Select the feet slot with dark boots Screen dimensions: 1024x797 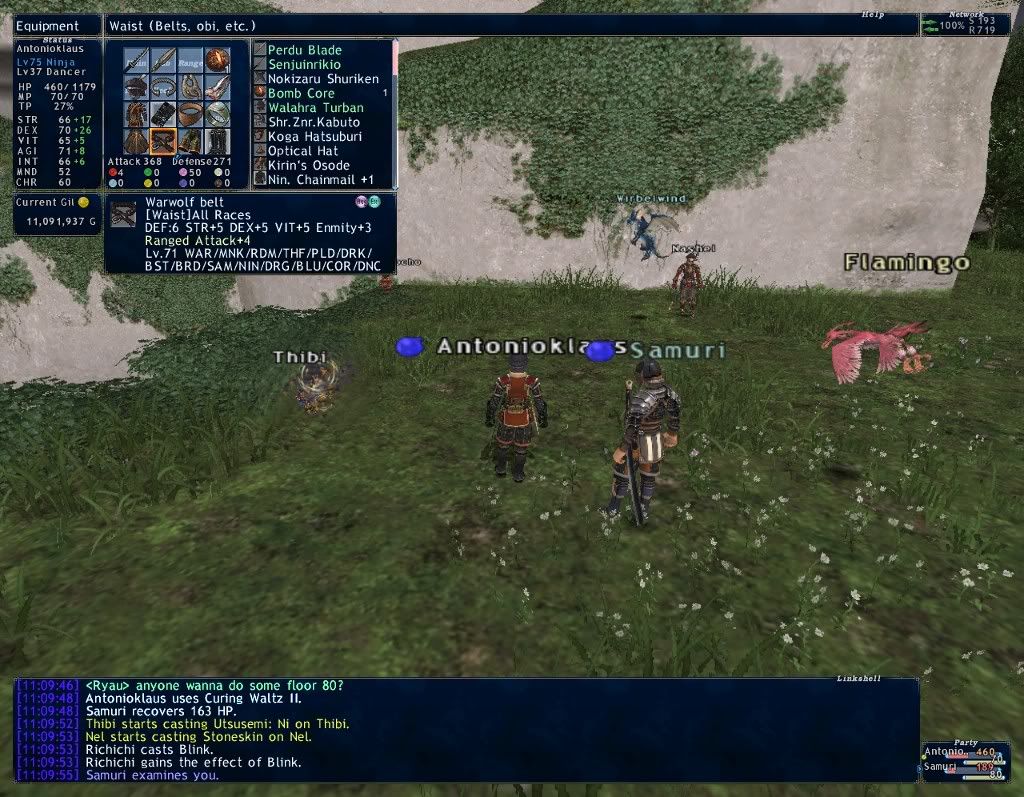pos(217,141)
